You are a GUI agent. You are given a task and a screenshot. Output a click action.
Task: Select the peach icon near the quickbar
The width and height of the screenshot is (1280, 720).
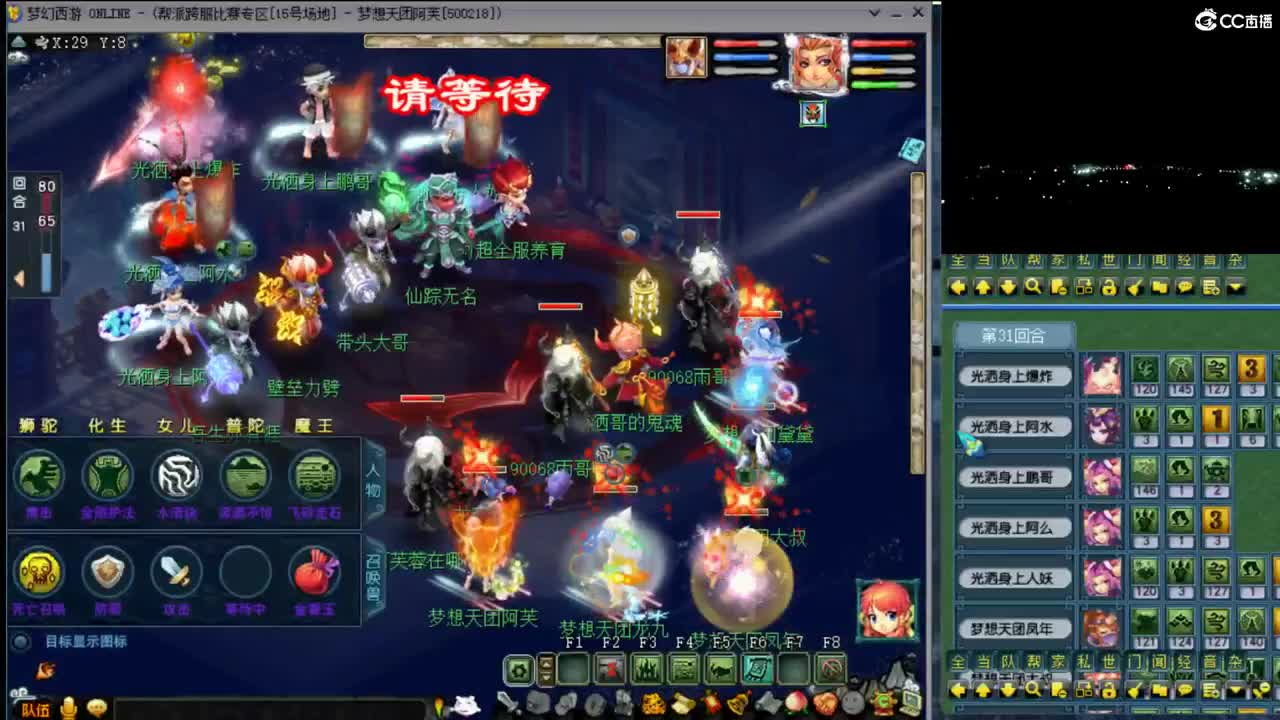(x=796, y=703)
